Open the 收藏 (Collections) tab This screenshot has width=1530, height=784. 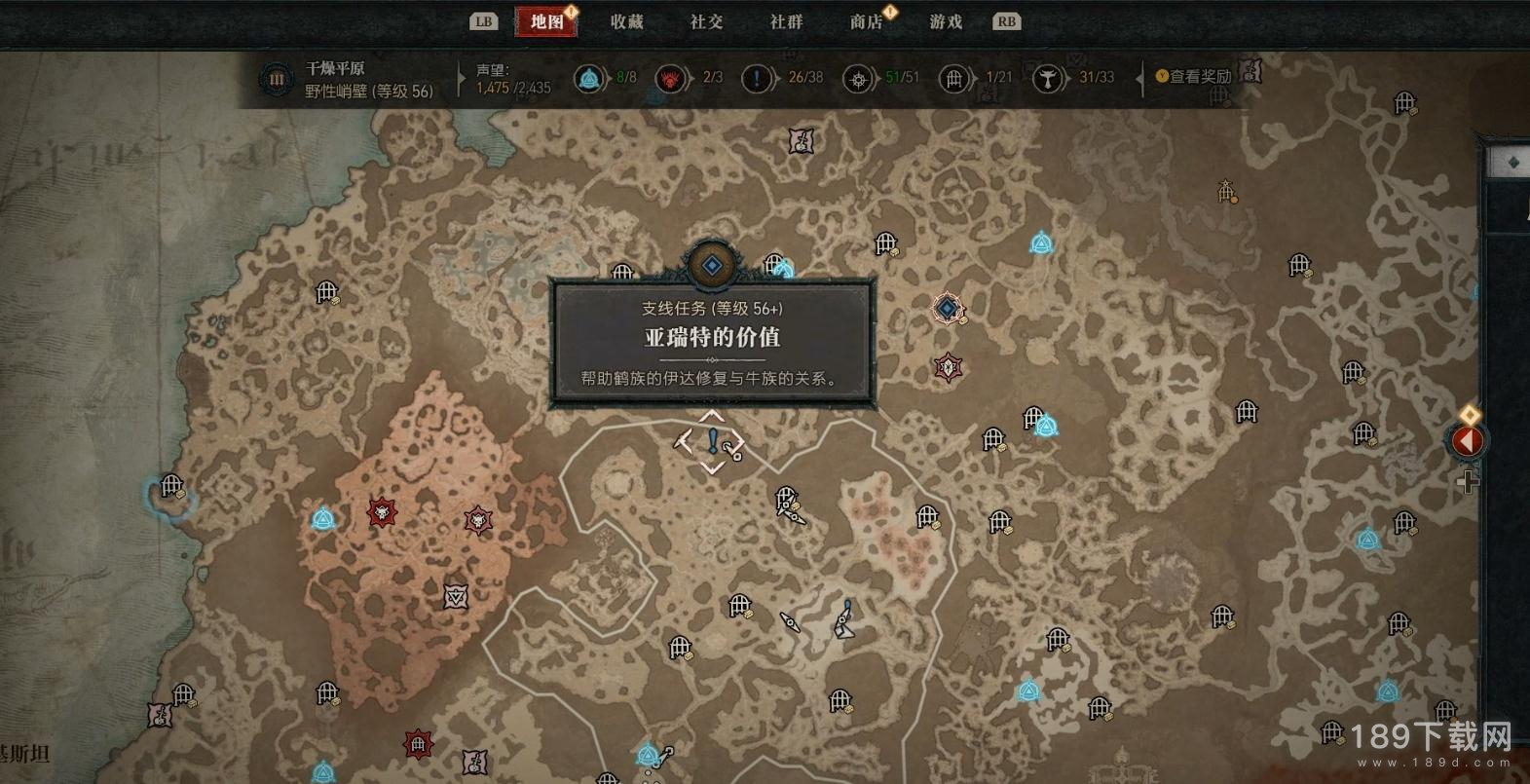pos(626,21)
